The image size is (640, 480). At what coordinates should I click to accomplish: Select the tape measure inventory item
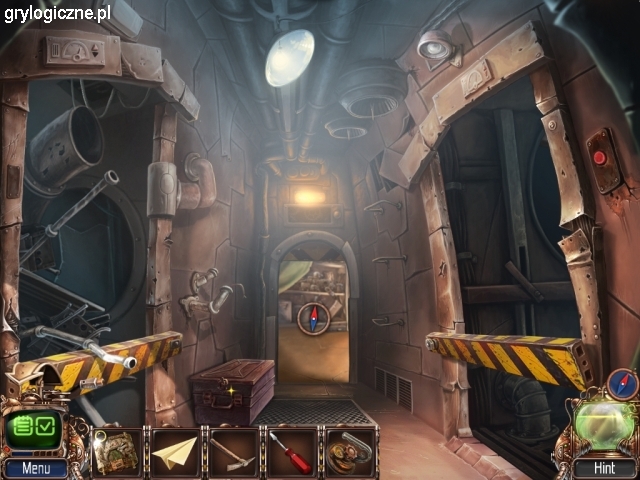coord(349,451)
